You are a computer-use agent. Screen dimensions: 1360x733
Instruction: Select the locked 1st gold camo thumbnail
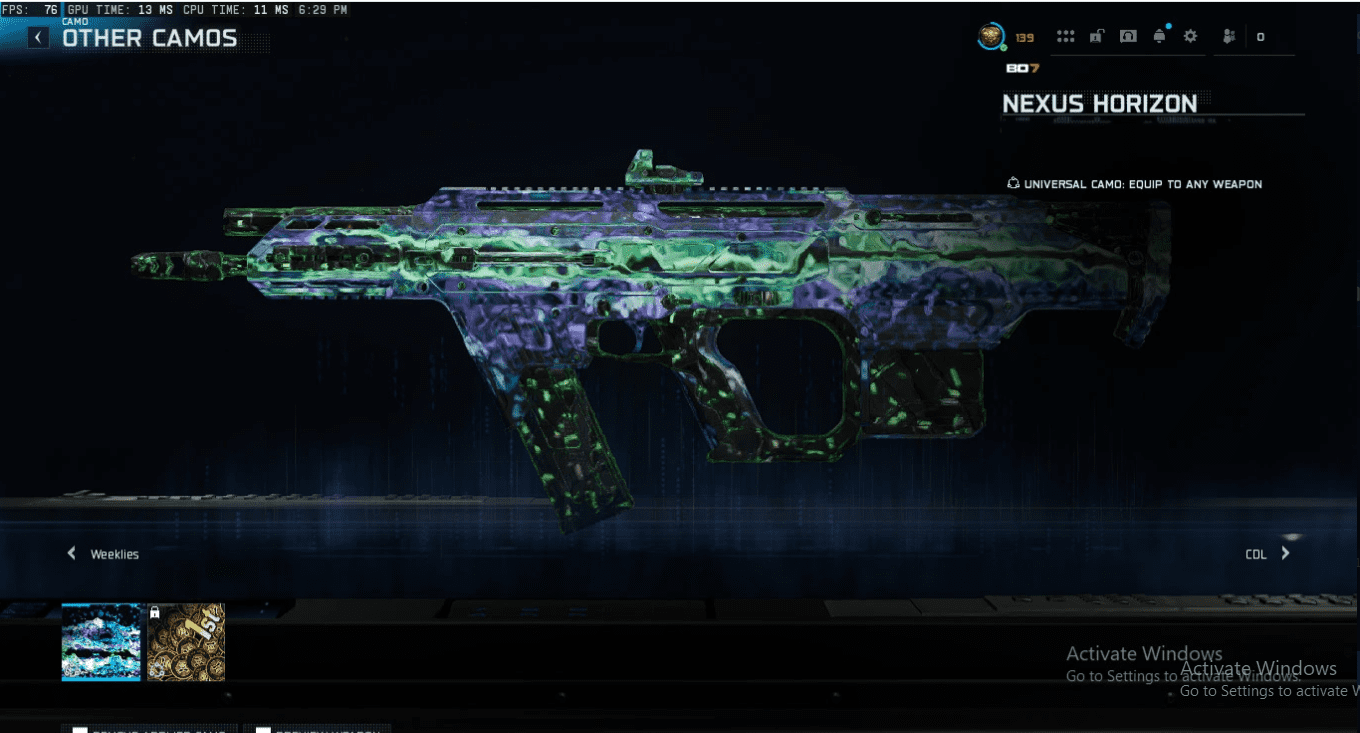185,641
